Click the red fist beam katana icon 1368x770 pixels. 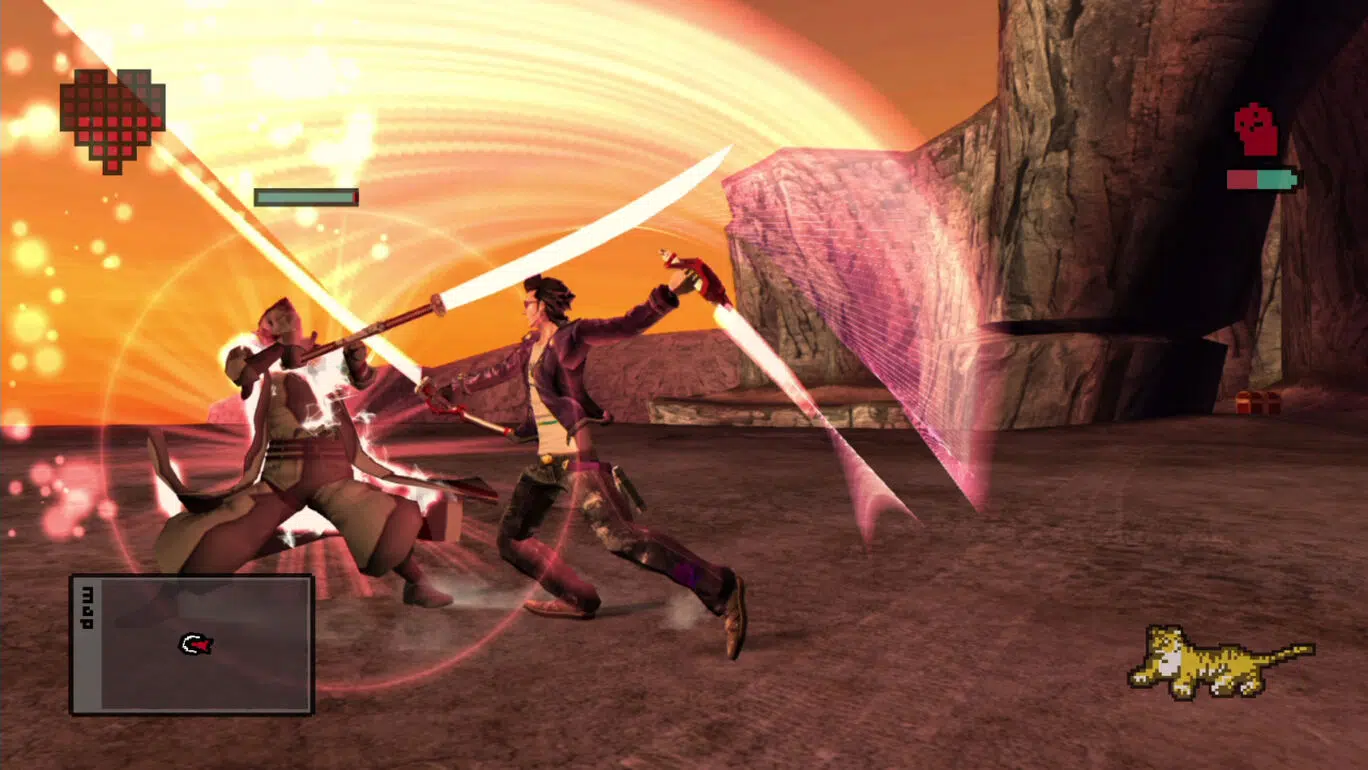click(1256, 131)
